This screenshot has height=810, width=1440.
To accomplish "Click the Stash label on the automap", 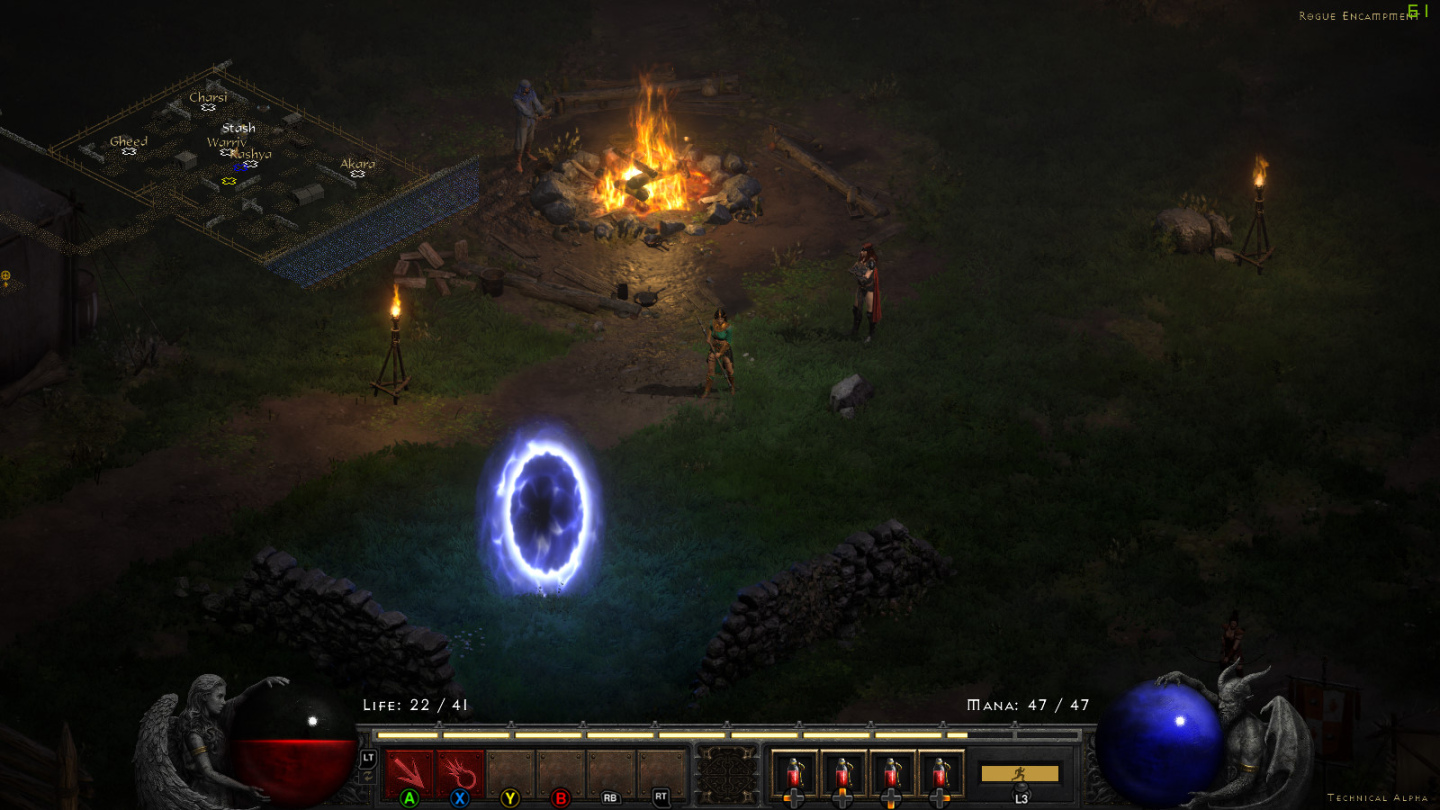I will pyautogui.click(x=238, y=128).
